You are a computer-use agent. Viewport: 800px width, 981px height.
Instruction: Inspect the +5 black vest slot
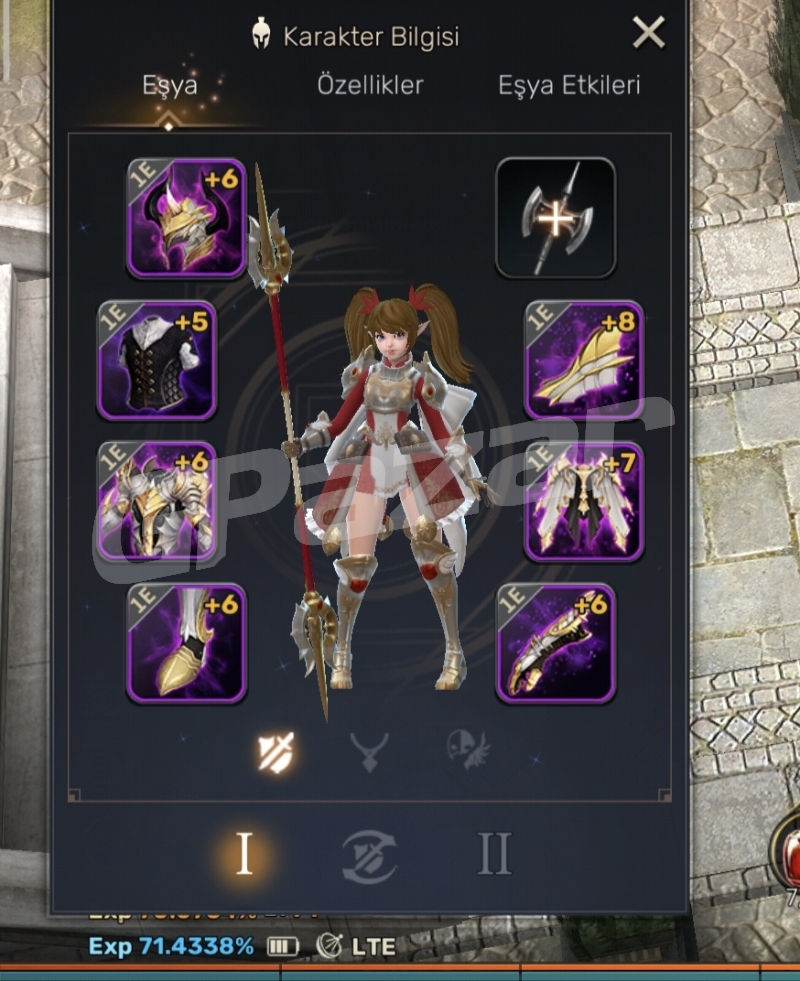(157, 360)
